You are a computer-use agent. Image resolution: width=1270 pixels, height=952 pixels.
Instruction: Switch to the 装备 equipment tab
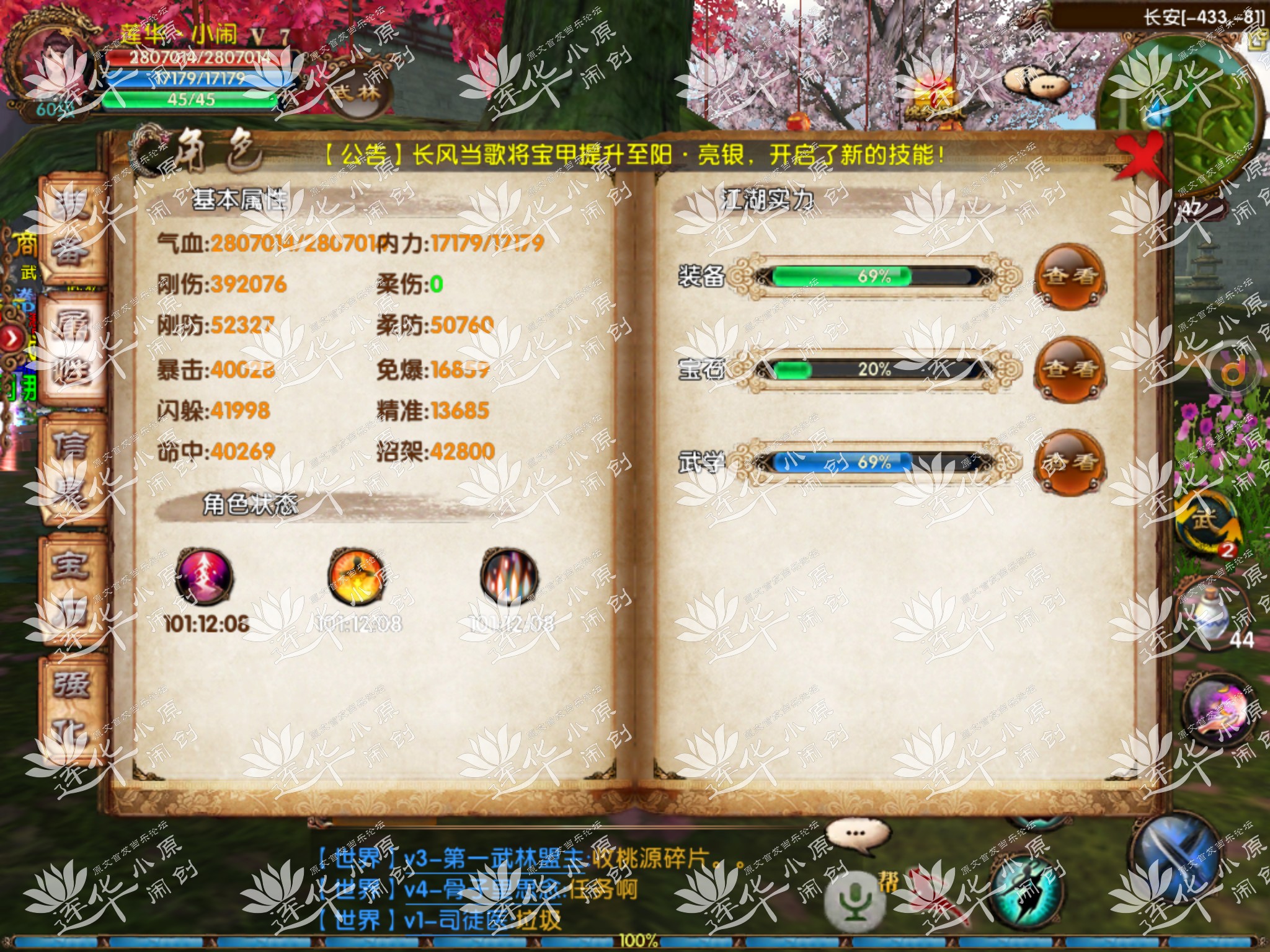coord(70,230)
